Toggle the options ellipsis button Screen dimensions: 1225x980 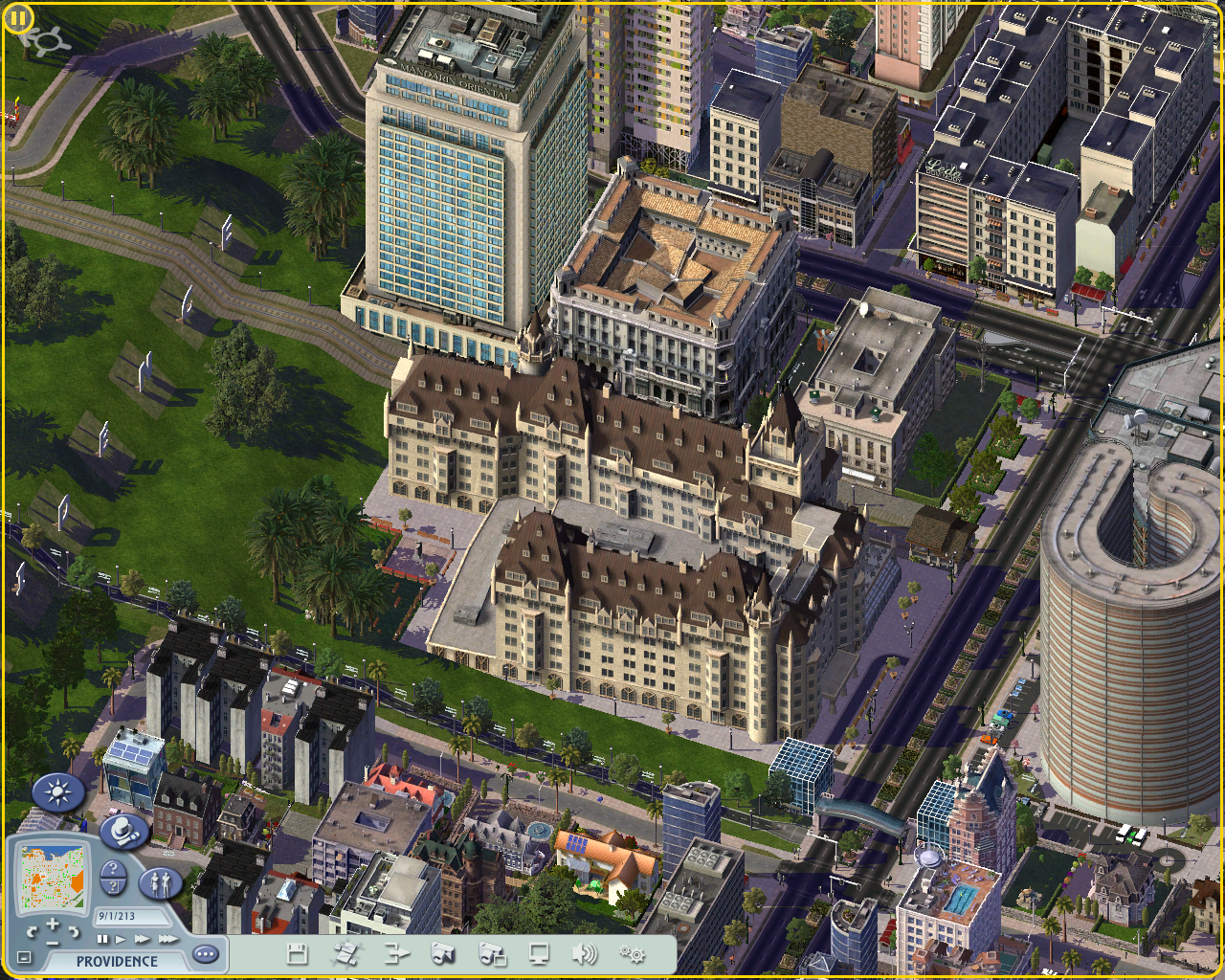tap(205, 954)
